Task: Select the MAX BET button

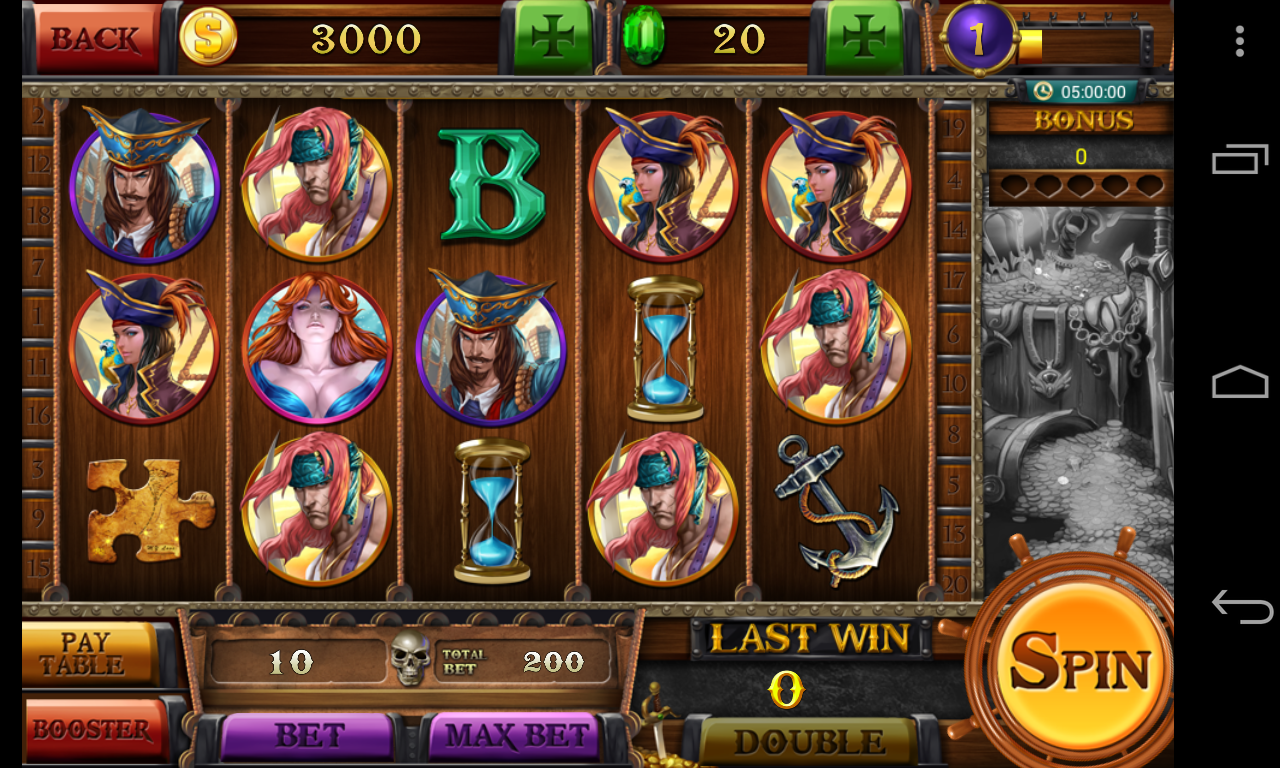Action: [516, 737]
